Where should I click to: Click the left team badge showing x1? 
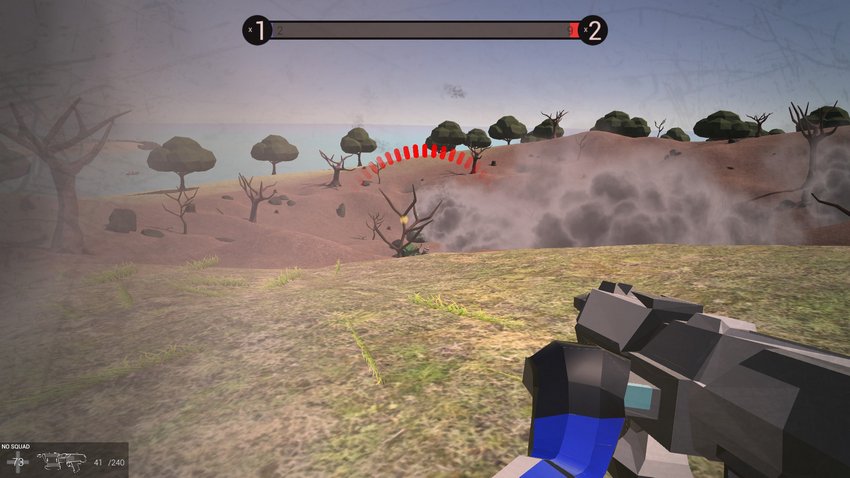pyautogui.click(x=257, y=30)
